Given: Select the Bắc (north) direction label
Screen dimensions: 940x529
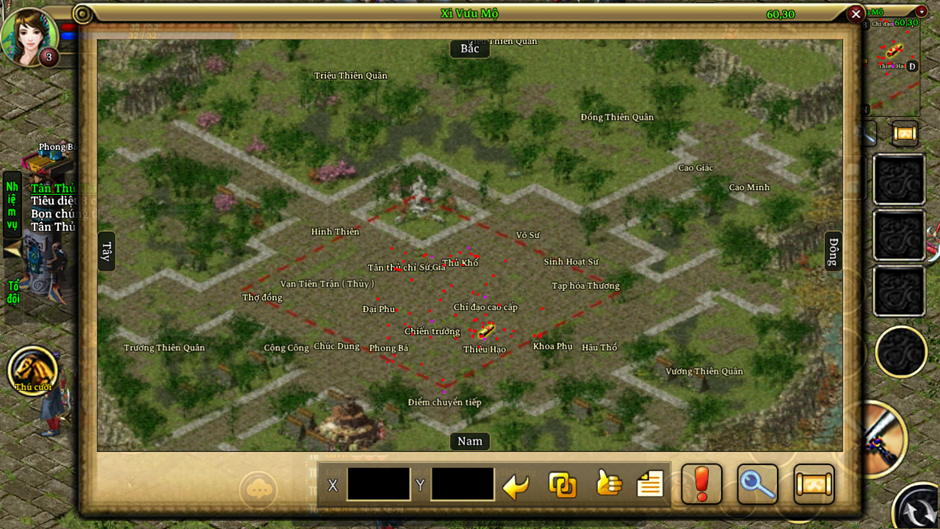Looking at the screenshot, I should (x=470, y=49).
